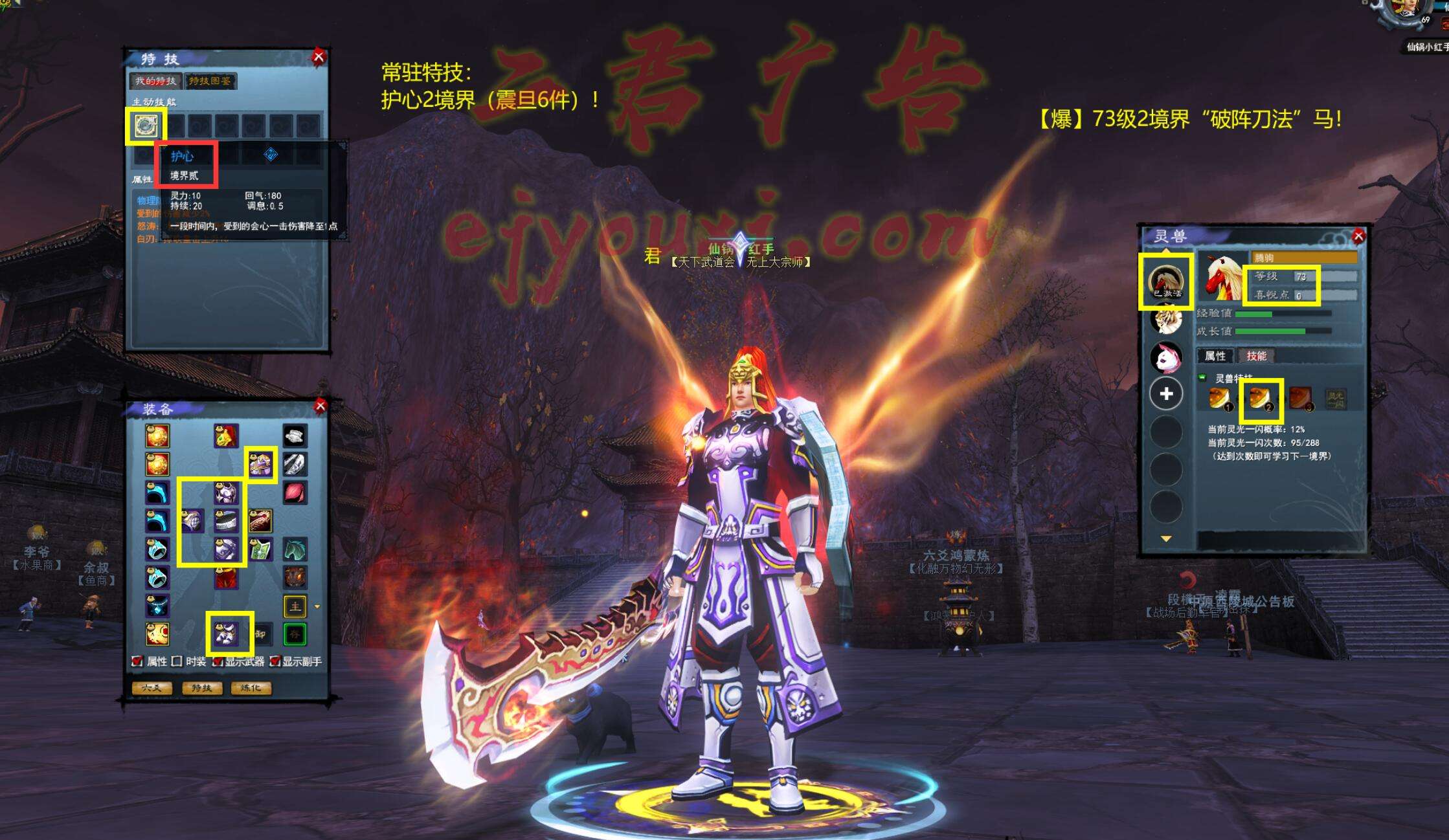Select the pink-eared white rabbit pet portrait
This screenshot has width=1449, height=840.
click(1166, 357)
